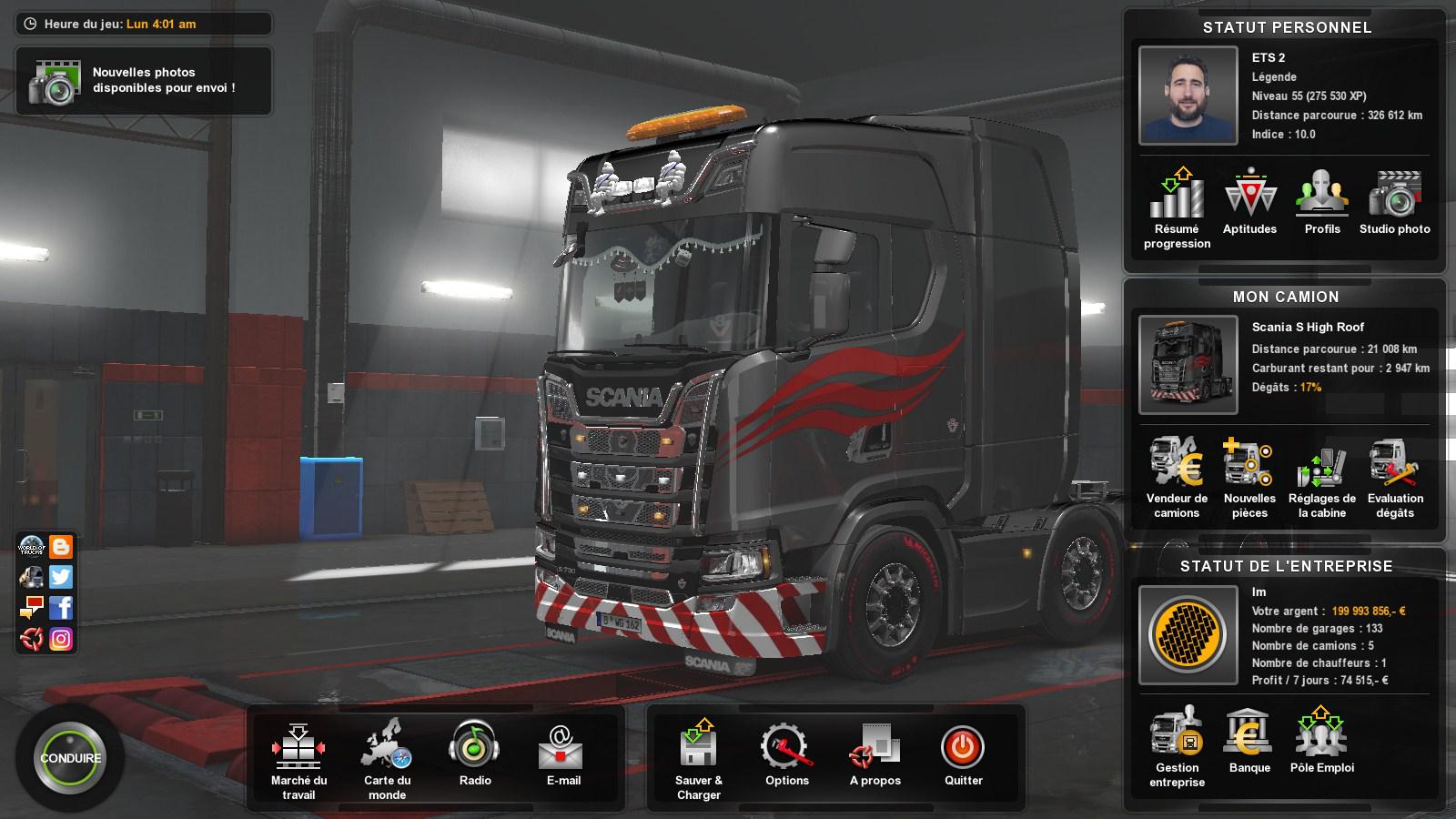Turn on the Radio

tap(475, 748)
